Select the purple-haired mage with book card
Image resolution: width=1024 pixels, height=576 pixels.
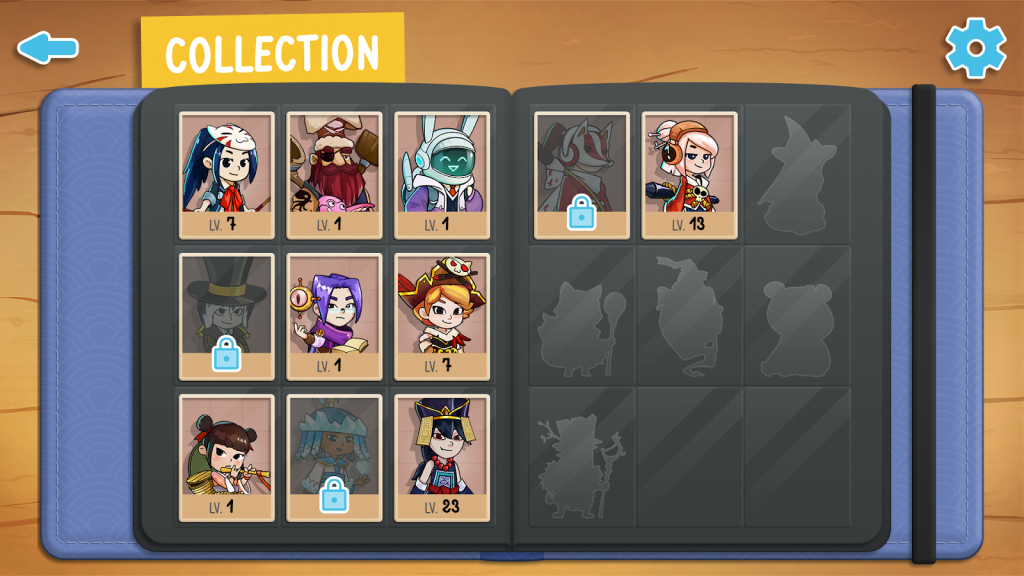(x=335, y=316)
